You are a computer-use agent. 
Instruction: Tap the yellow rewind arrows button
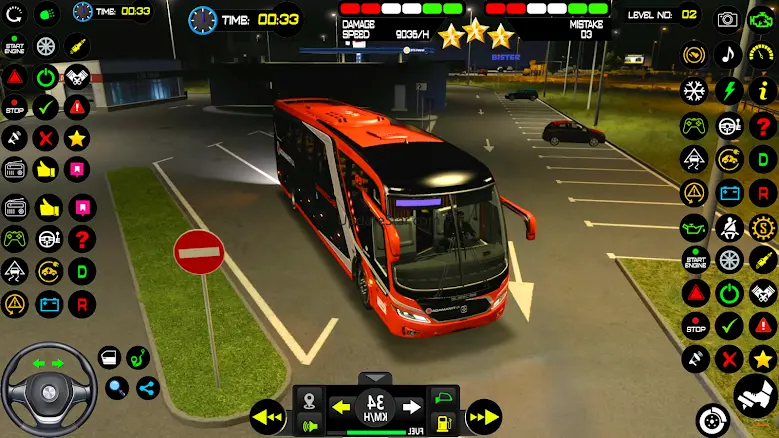point(268,414)
